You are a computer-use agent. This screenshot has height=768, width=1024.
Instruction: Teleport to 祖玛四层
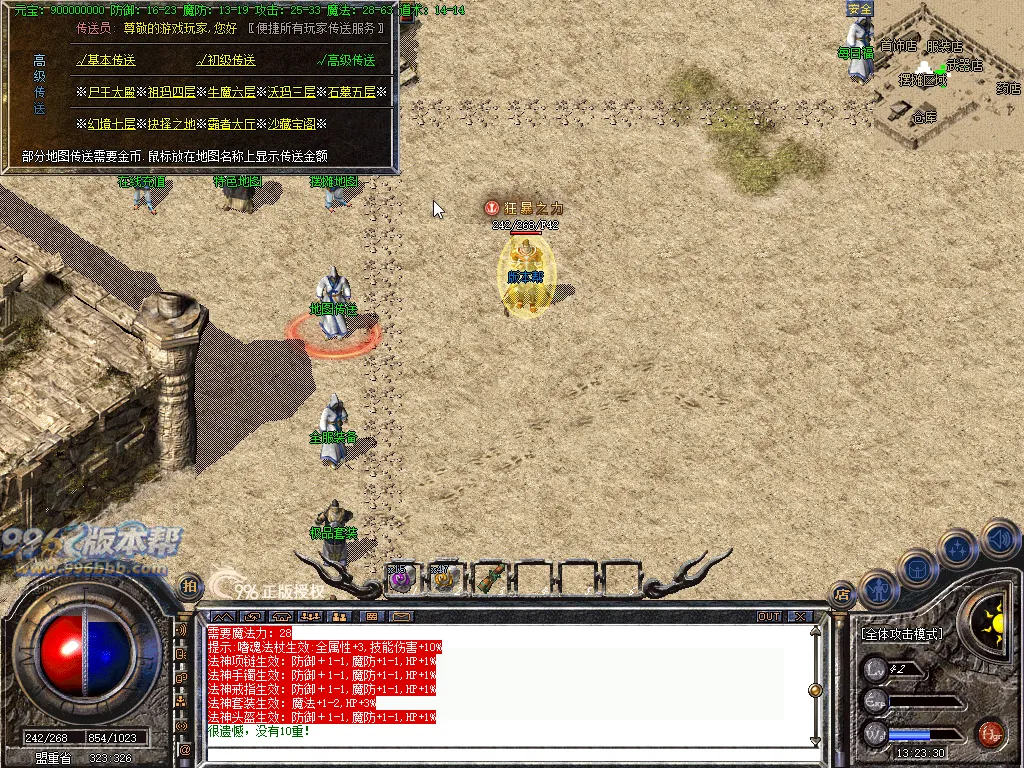click(172, 92)
